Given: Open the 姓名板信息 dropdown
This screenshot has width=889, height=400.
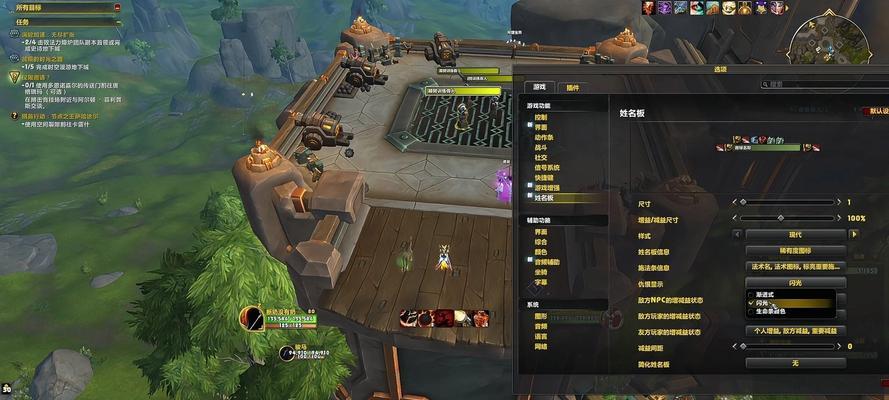Looking at the screenshot, I should [x=795, y=251].
